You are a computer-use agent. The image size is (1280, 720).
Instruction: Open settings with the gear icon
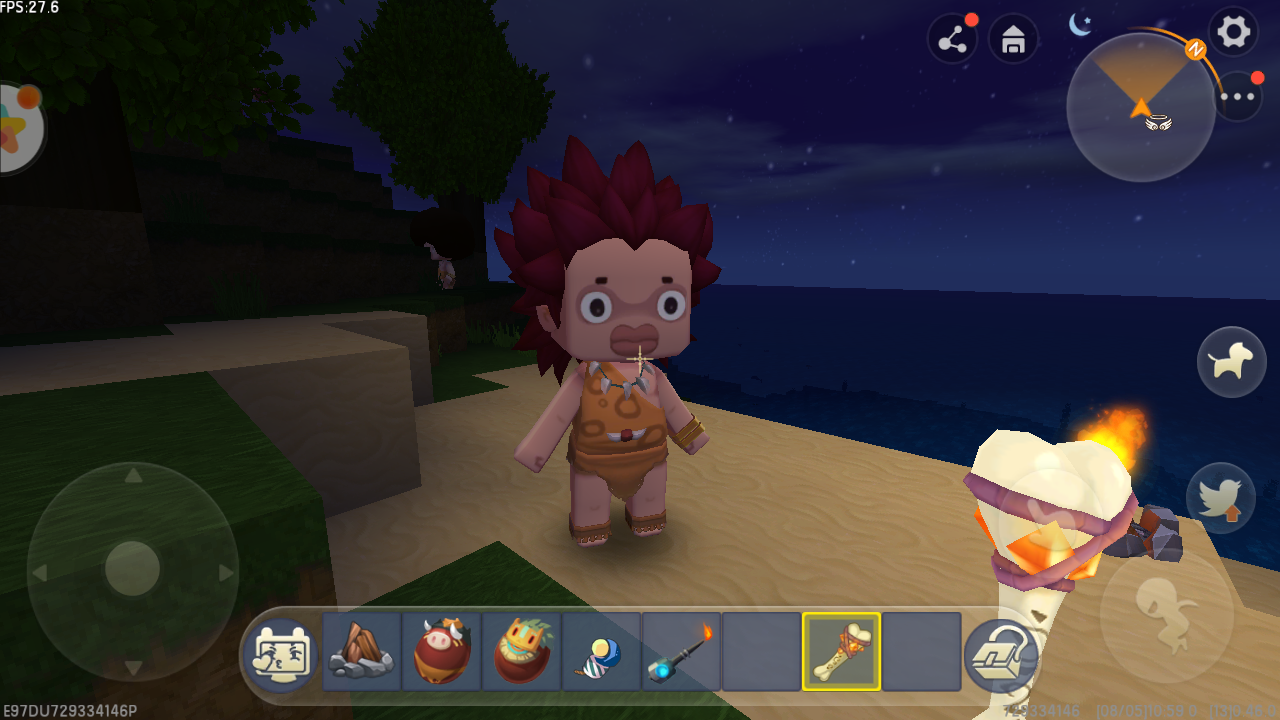pyautogui.click(x=1233, y=32)
